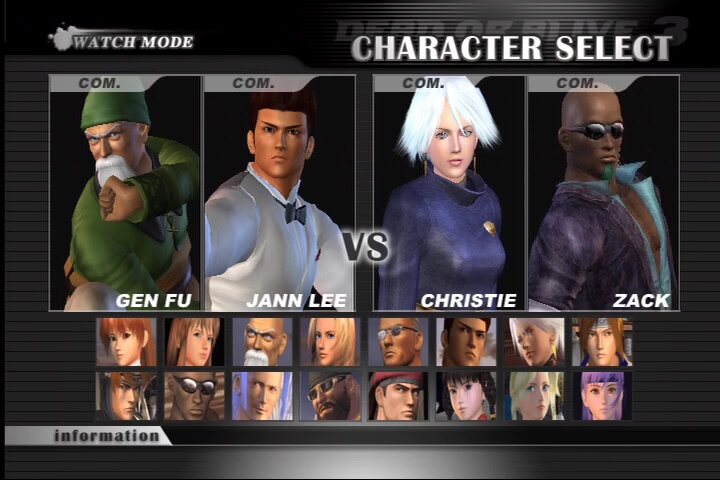Select Kasumi's portrait in the roster grid

point(126,342)
